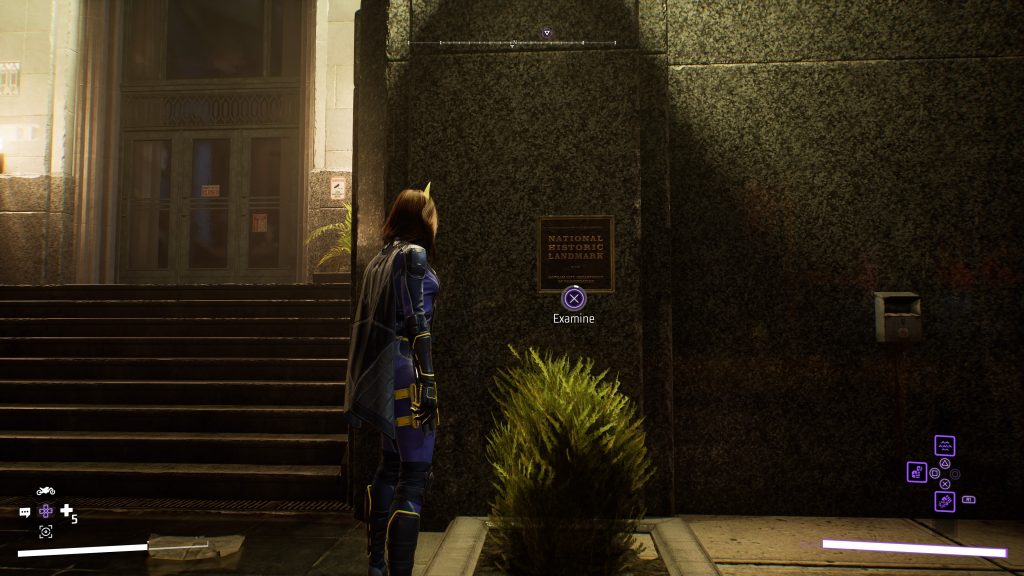This screenshot has height=576, width=1024.
Task: Use the health pack plus icon
Action: tap(67, 511)
